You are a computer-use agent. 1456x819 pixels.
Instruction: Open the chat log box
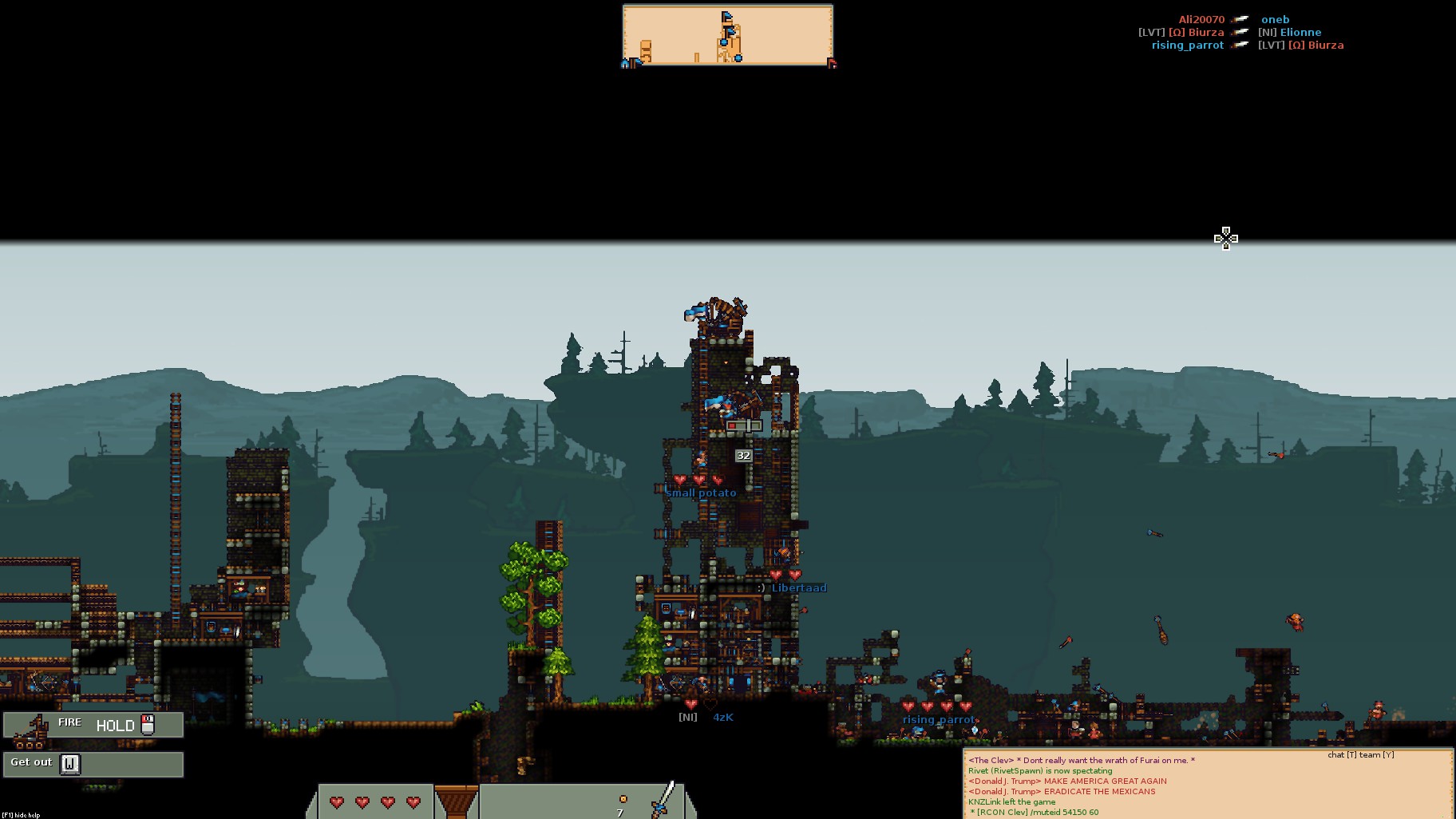point(1207,784)
